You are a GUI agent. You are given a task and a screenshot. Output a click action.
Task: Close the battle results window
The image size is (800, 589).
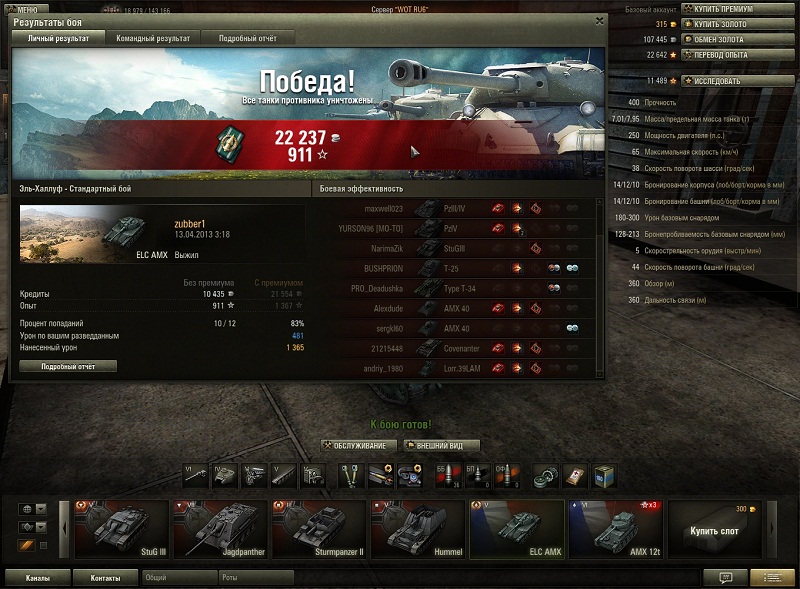coord(599,19)
